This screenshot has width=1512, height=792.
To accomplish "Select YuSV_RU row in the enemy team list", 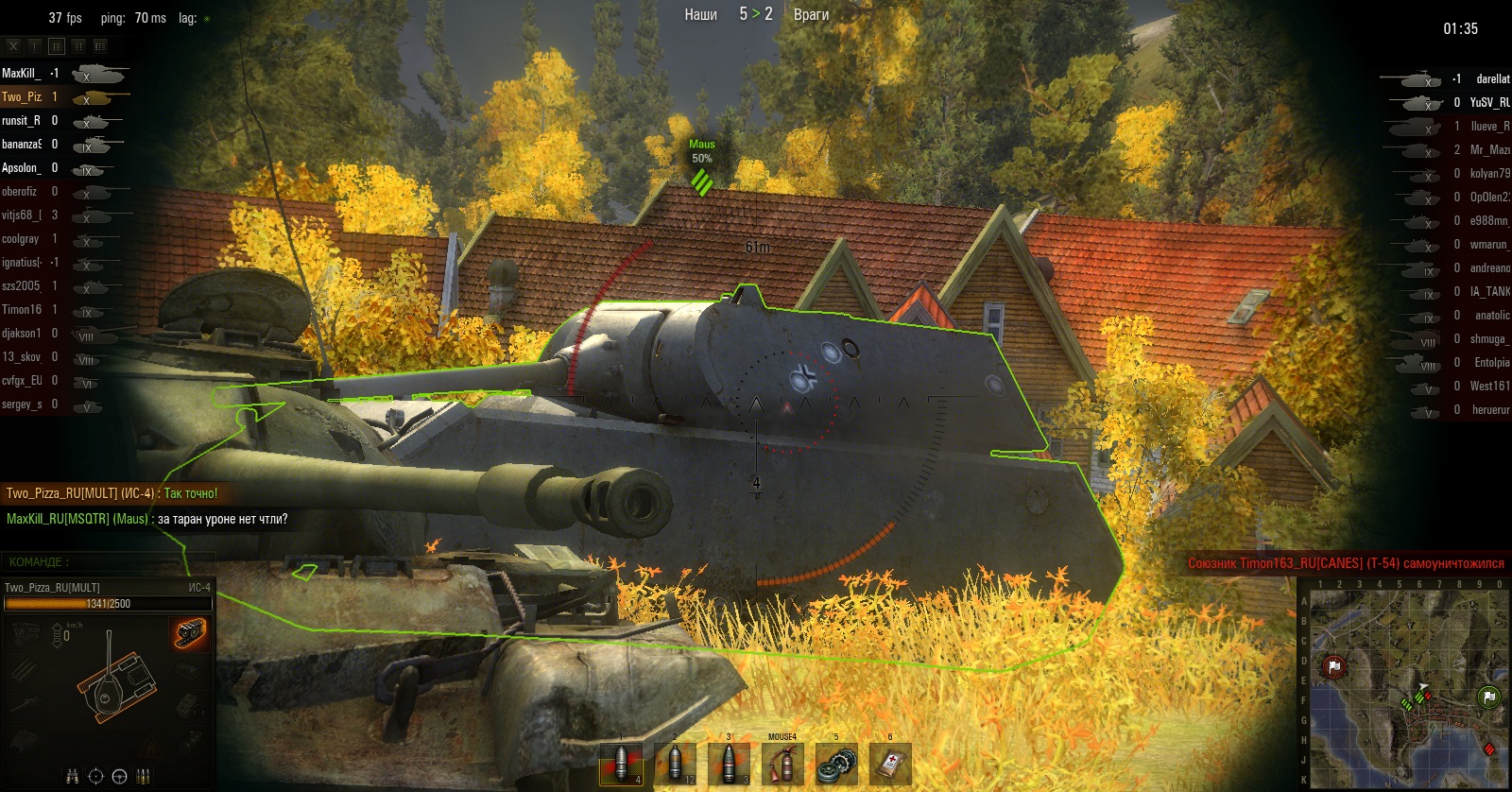I will (1446, 102).
